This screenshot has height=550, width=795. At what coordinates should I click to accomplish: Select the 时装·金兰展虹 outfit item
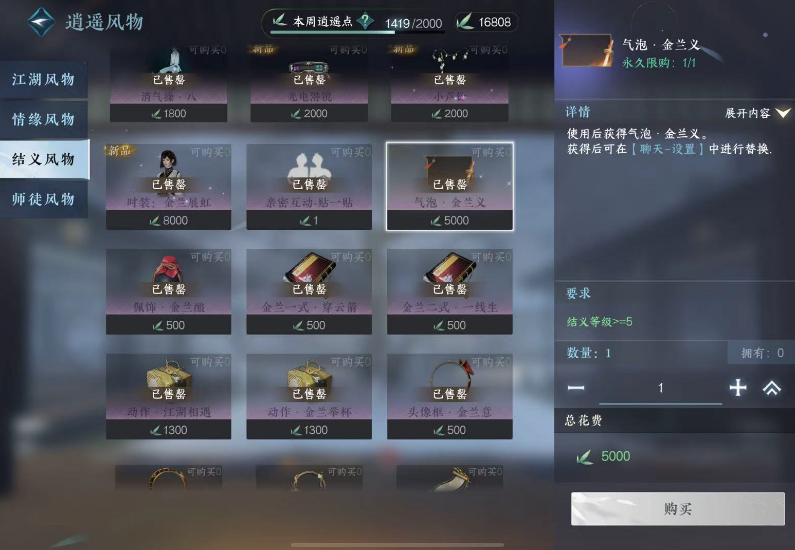pos(169,186)
